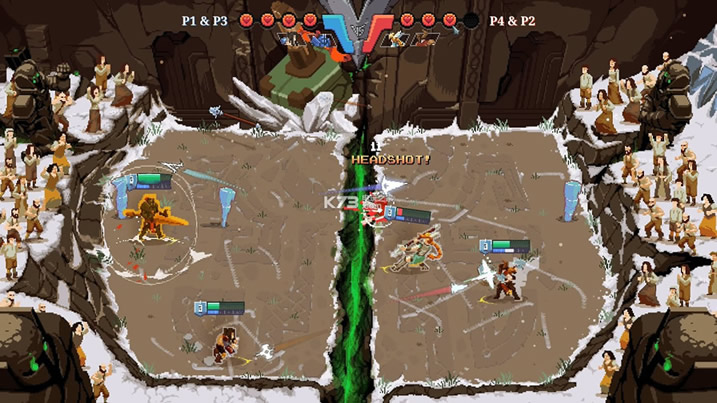The height and width of the screenshot is (403, 717).
Task: Click the blue team banner
Action: [x=335, y=28]
